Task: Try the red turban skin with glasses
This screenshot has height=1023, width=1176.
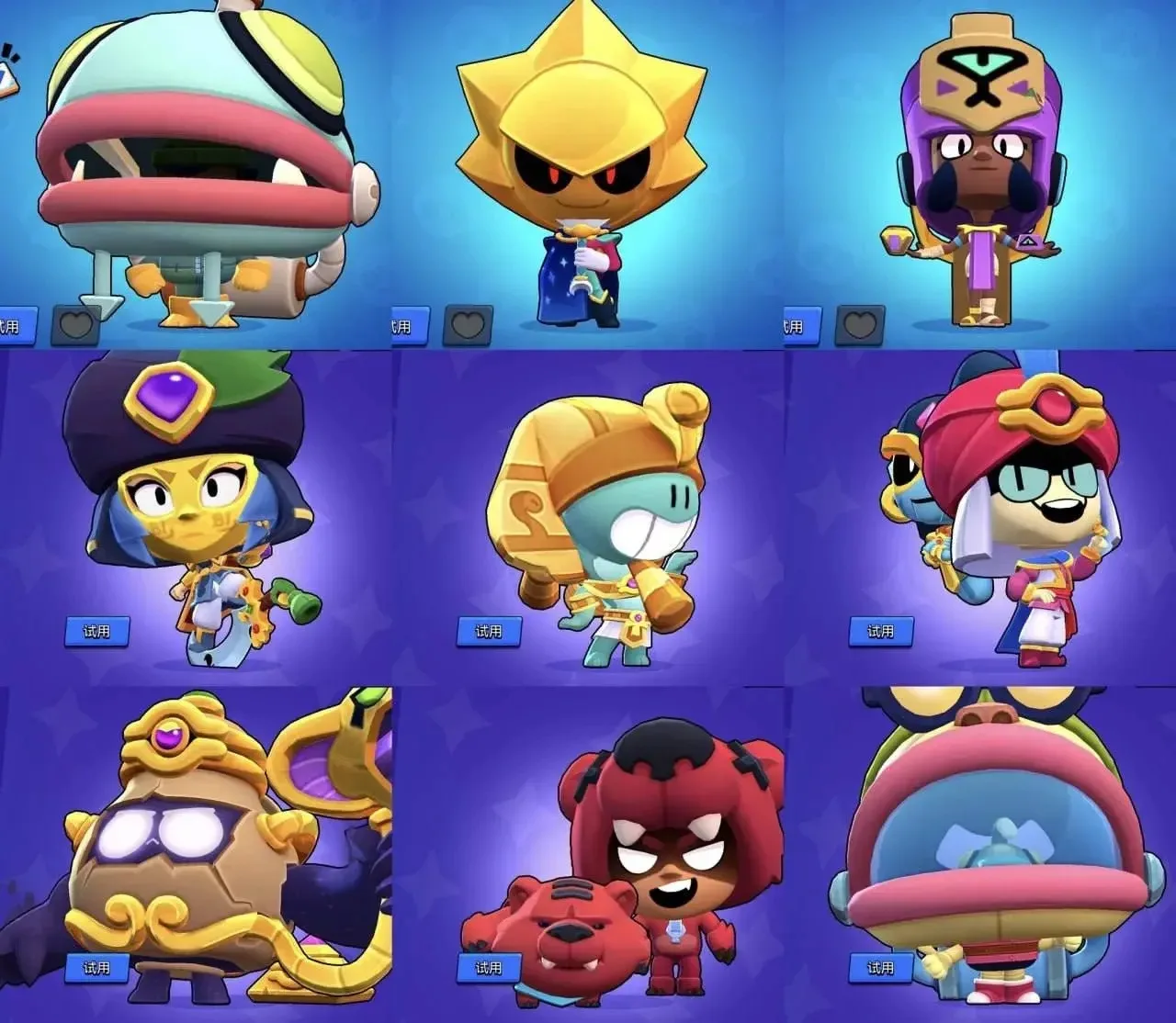Action: pyautogui.click(x=880, y=631)
